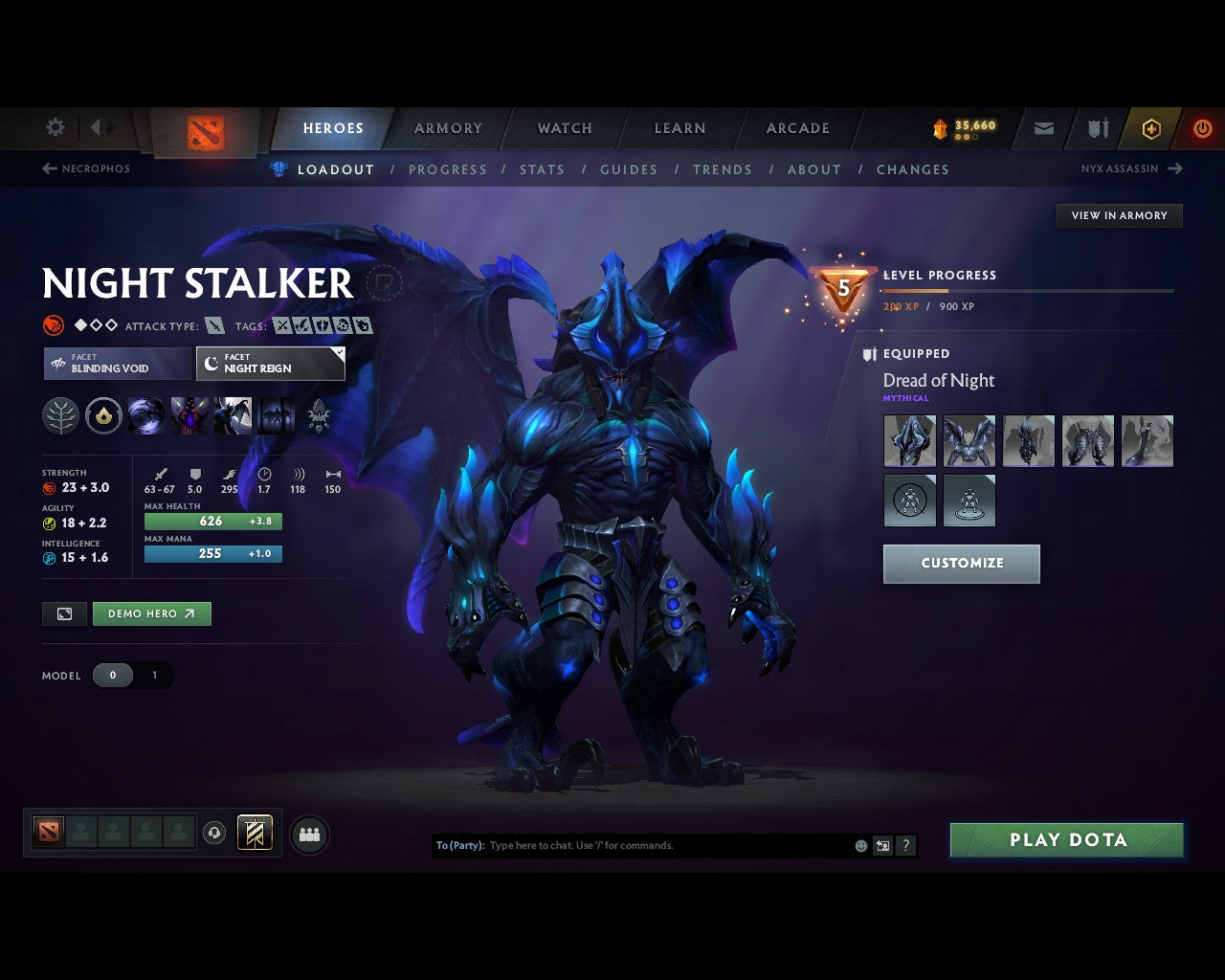Select the Void ultimate ability icon
This screenshot has width=1225, height=980.
point(146,414)
